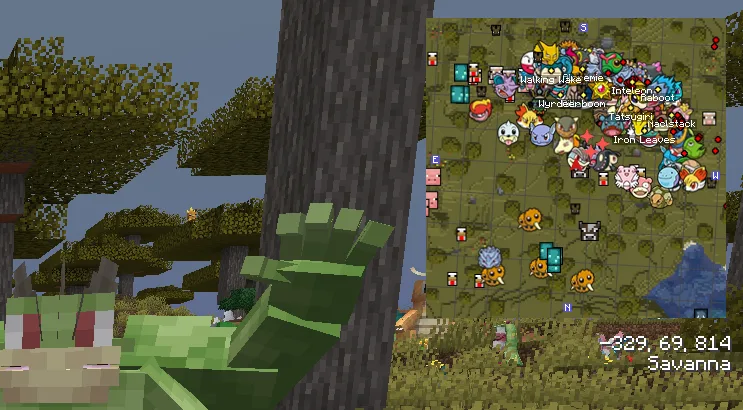Pick the Inteleon marker on the minimap
The width and height of the screenshot is (743, 410).
[x=631, y=90]
